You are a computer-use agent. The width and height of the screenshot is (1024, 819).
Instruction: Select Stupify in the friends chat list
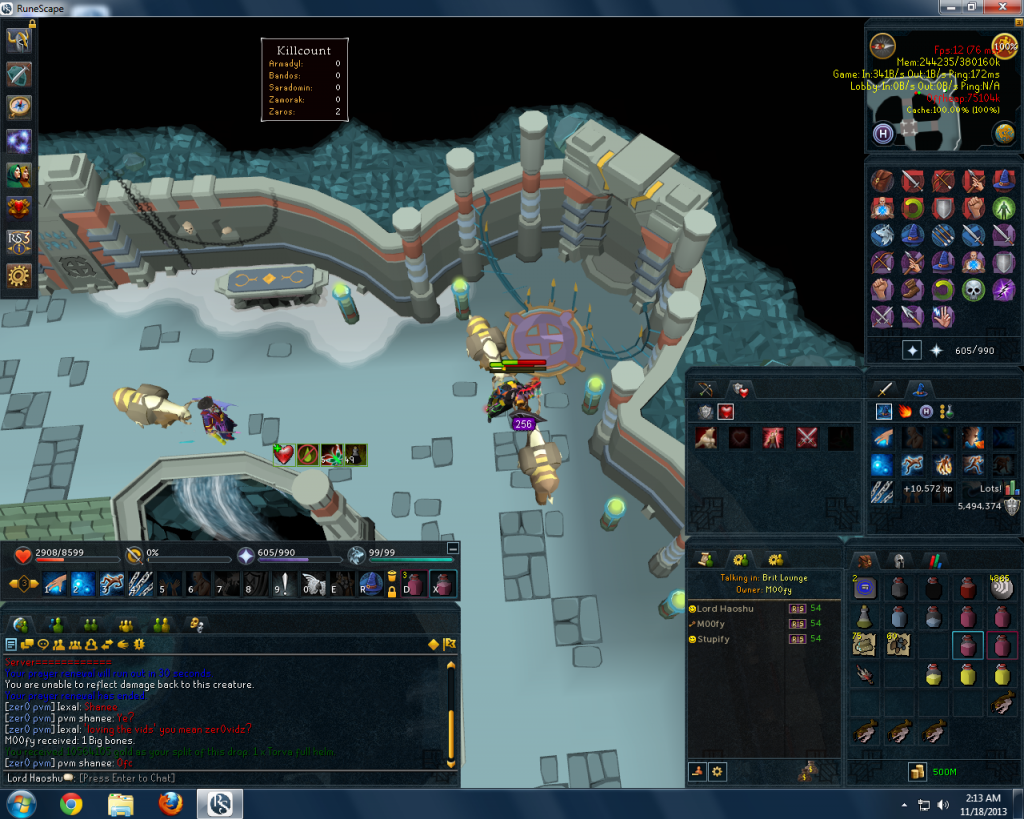[714, 638]
